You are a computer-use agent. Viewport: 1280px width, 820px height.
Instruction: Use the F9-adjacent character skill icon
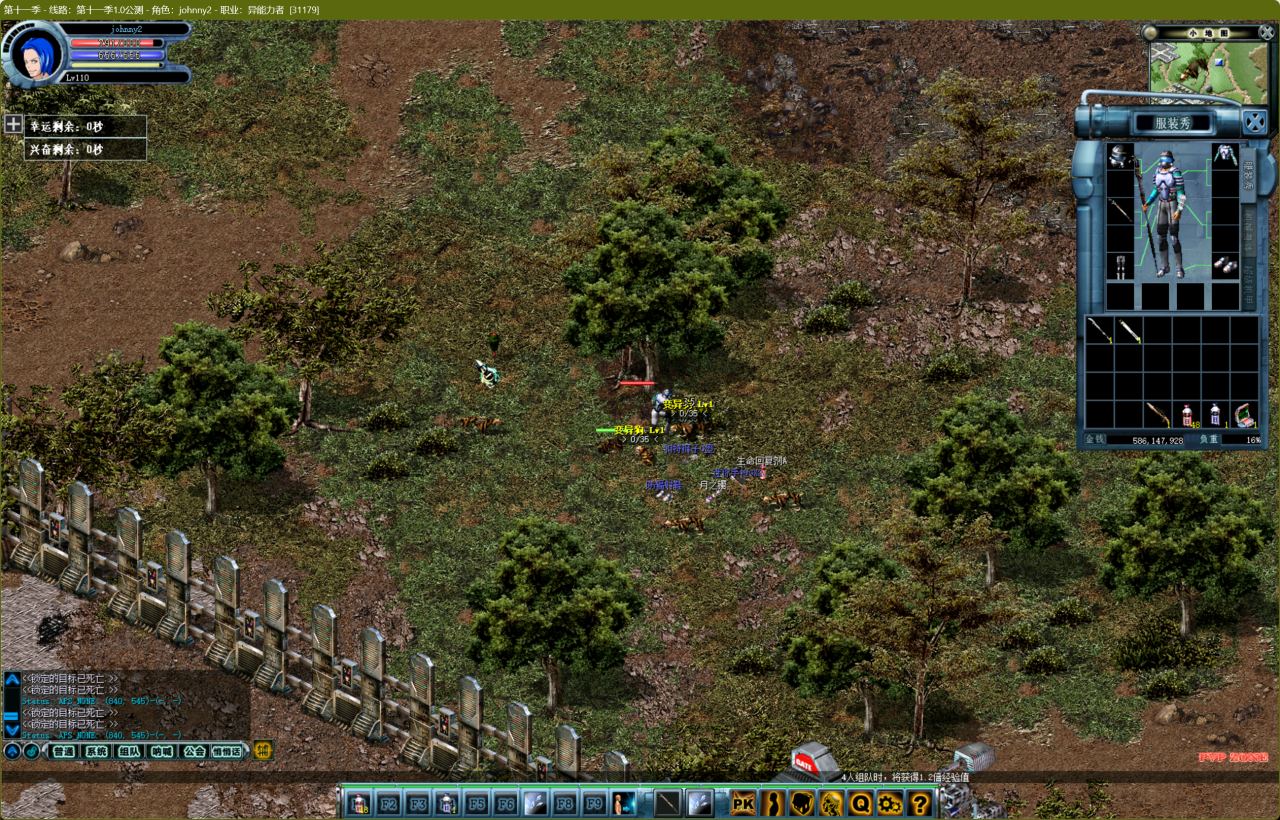(624, 803)
